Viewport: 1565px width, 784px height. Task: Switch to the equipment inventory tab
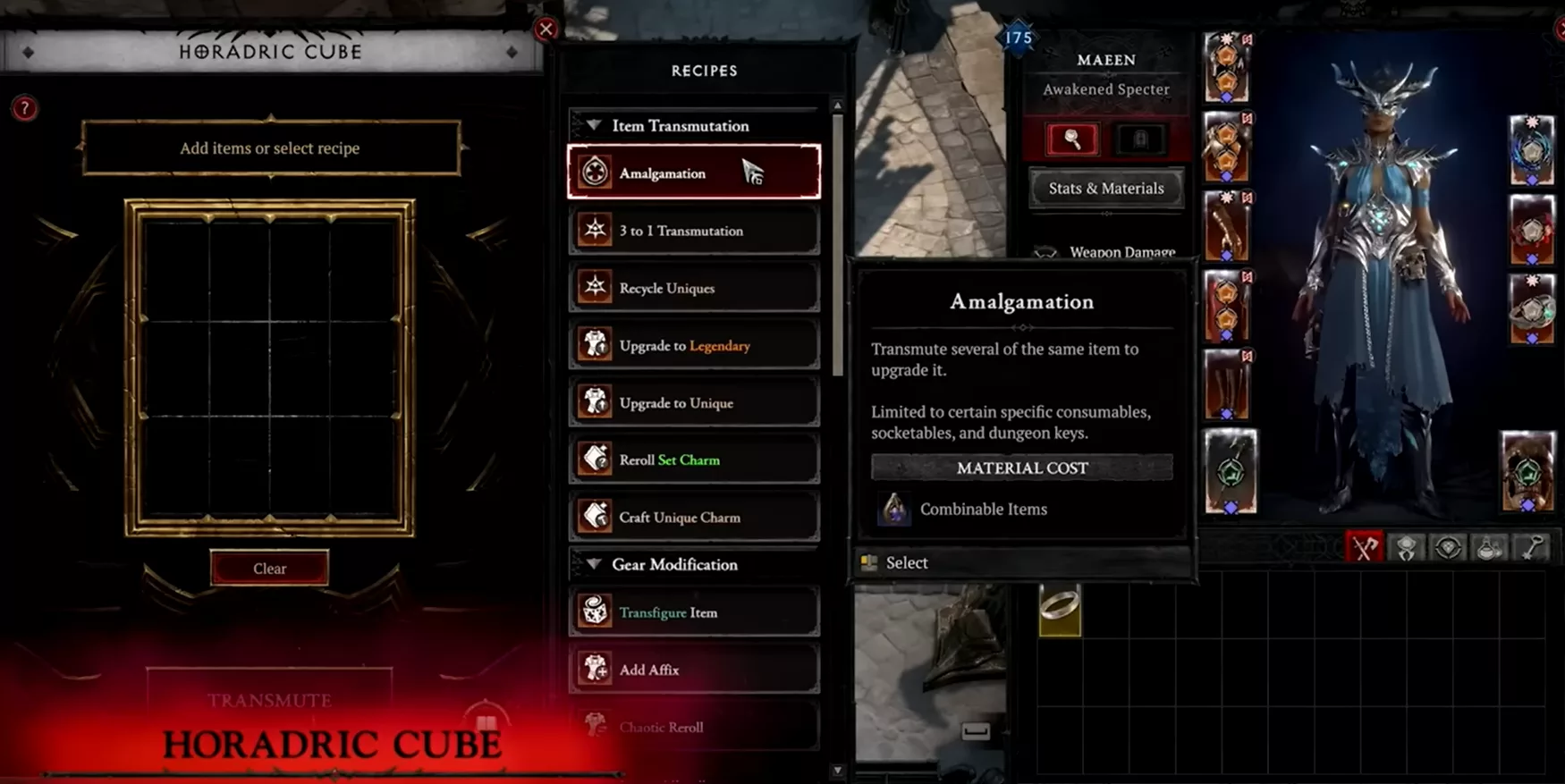(x=1364, y=548)
